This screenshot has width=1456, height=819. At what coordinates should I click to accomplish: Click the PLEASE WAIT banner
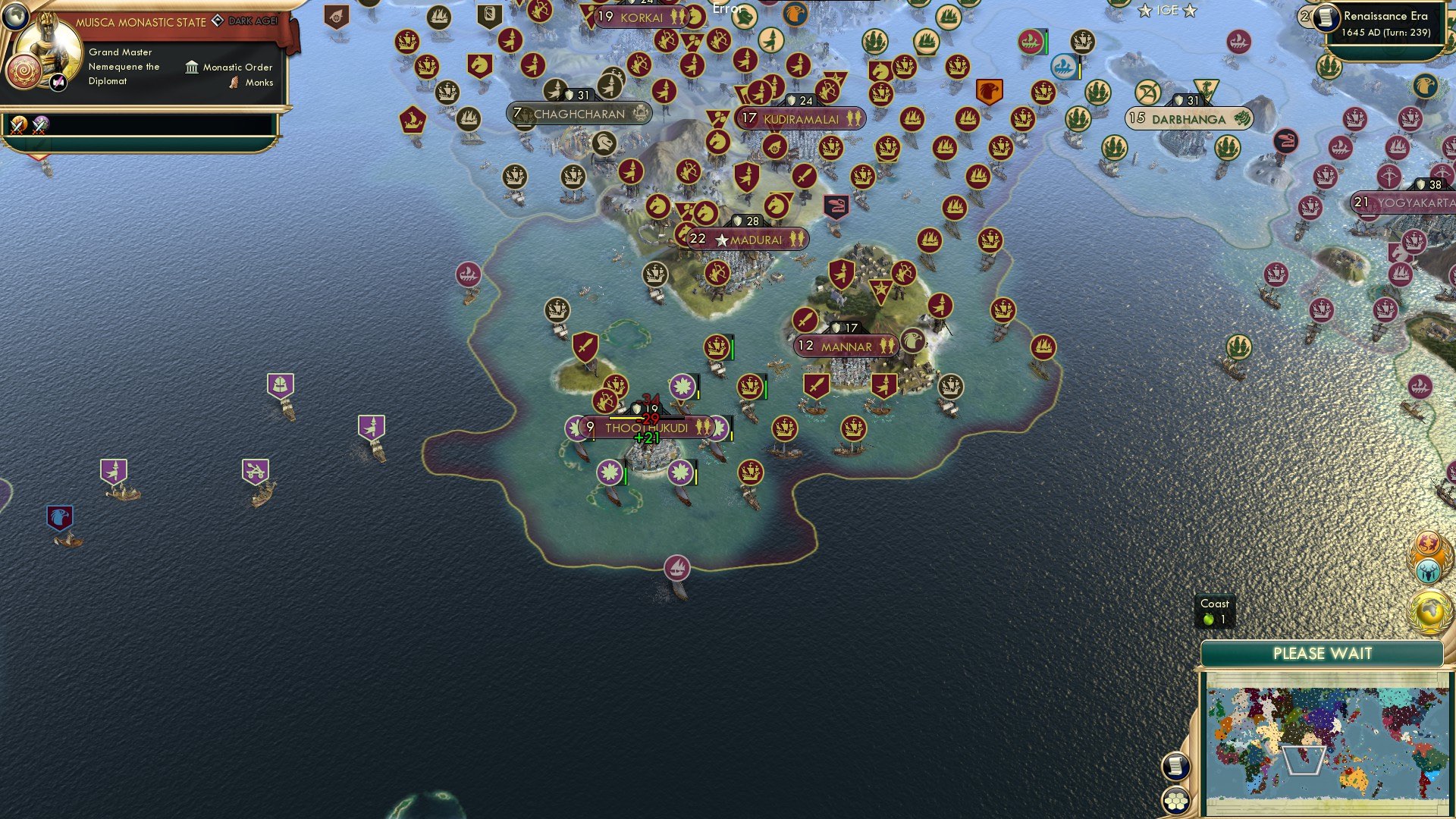point(1325,653)
